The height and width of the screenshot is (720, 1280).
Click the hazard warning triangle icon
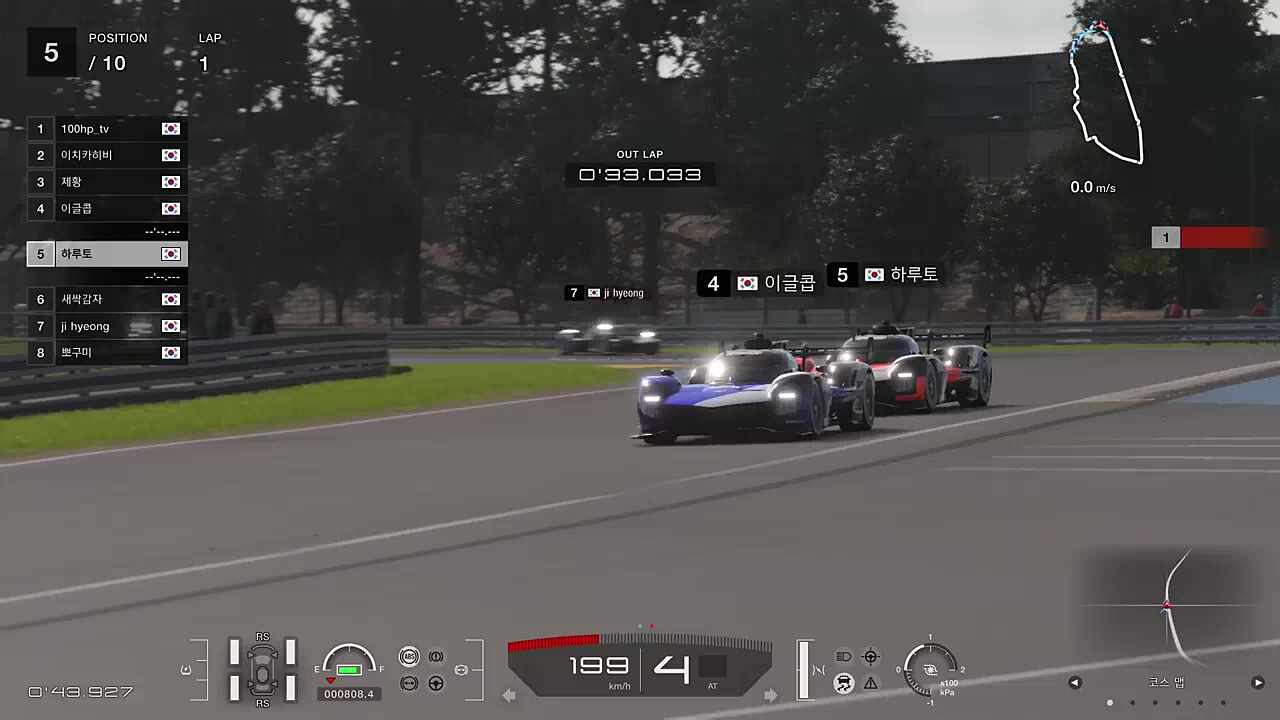[x=871, y=683]
